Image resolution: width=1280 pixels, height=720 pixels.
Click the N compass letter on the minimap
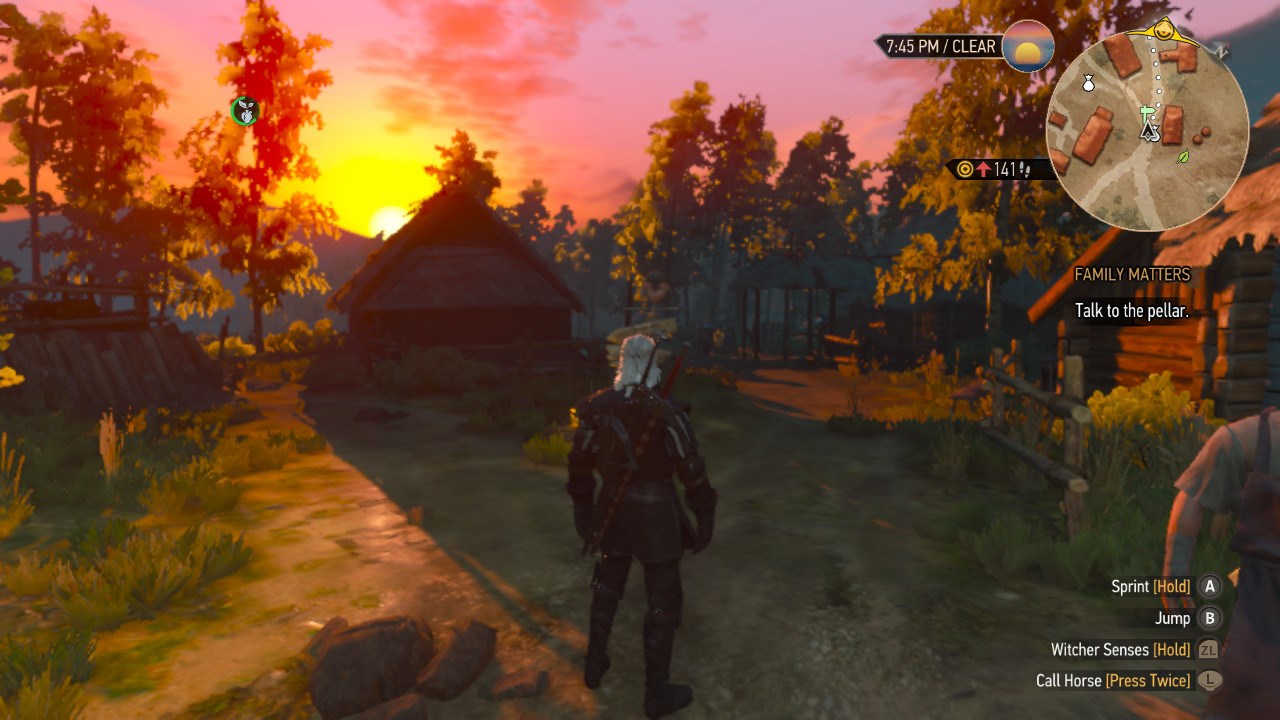[x=1220, y=50]
